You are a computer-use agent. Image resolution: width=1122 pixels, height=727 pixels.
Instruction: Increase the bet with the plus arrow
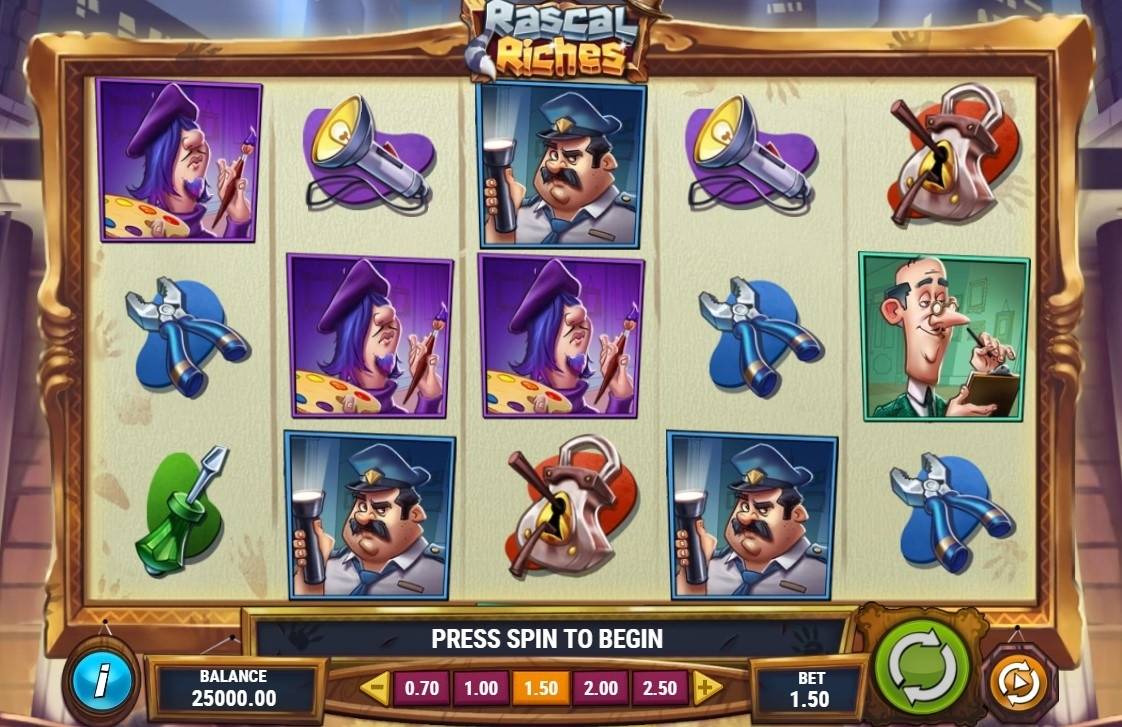pos(707,688)
